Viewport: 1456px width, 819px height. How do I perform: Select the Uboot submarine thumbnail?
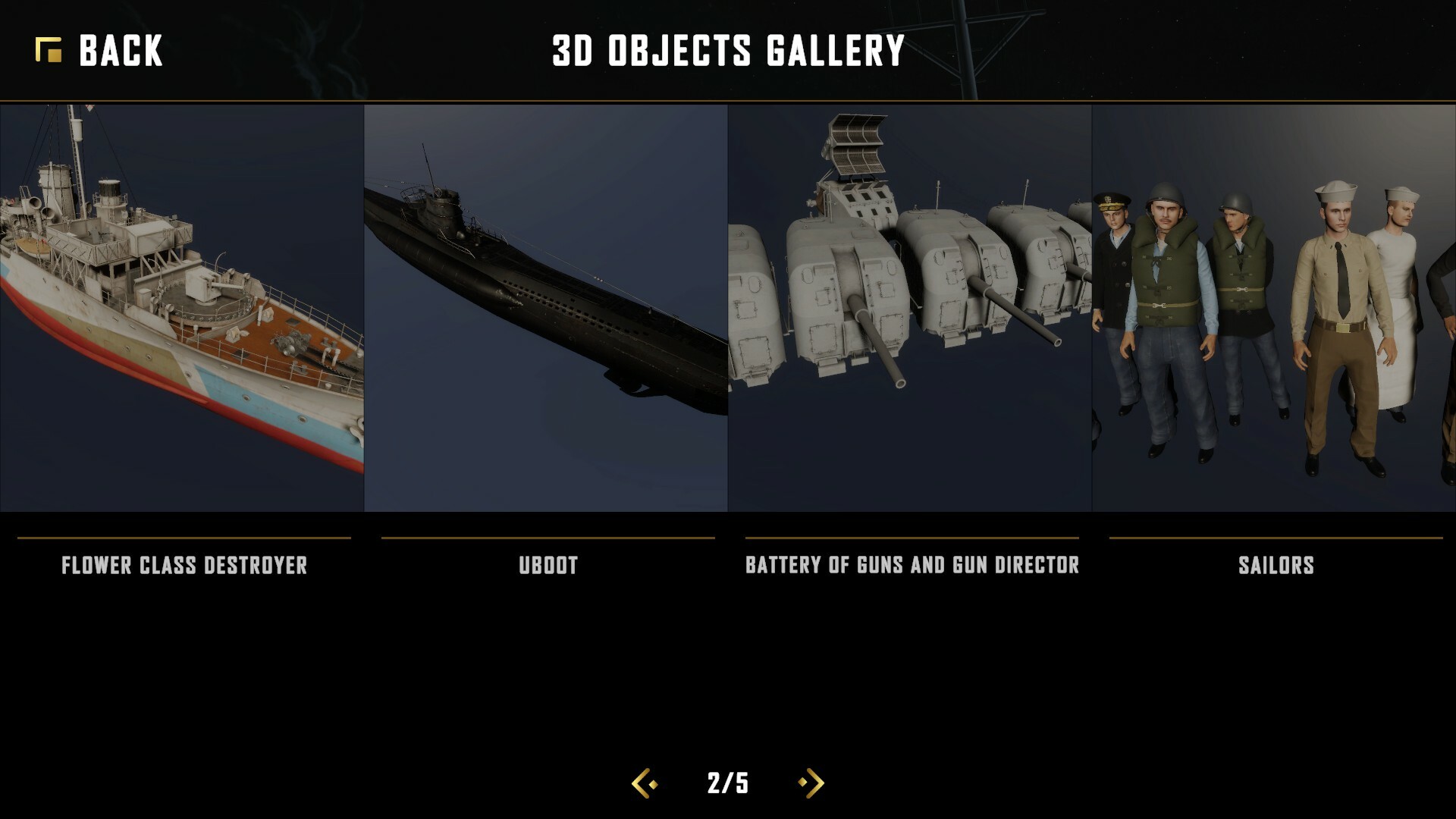[x=546, y=308]
